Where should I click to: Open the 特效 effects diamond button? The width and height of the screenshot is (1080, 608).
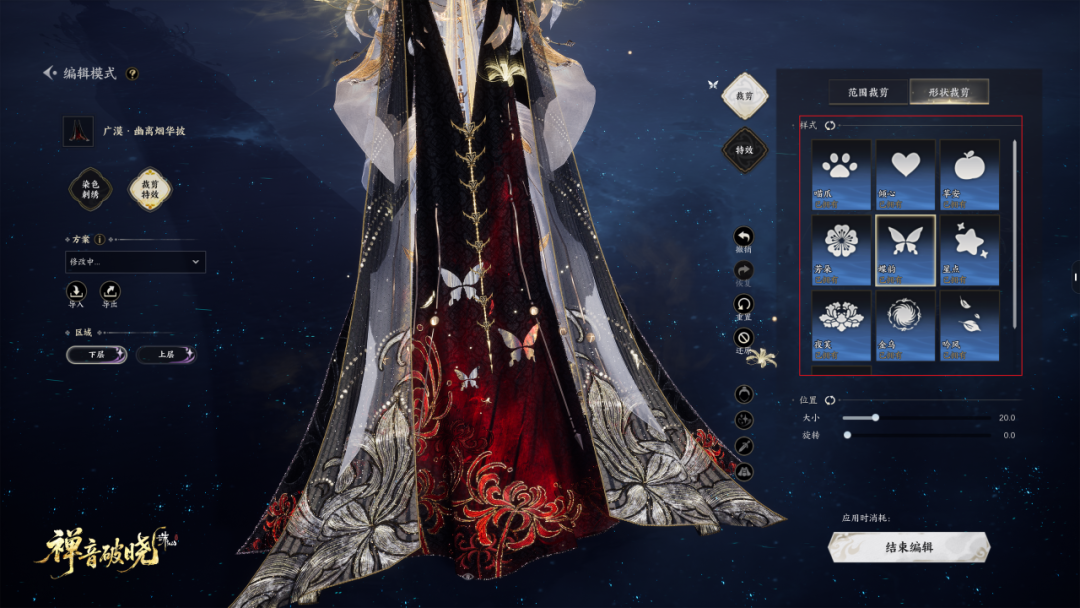(744, 150)
